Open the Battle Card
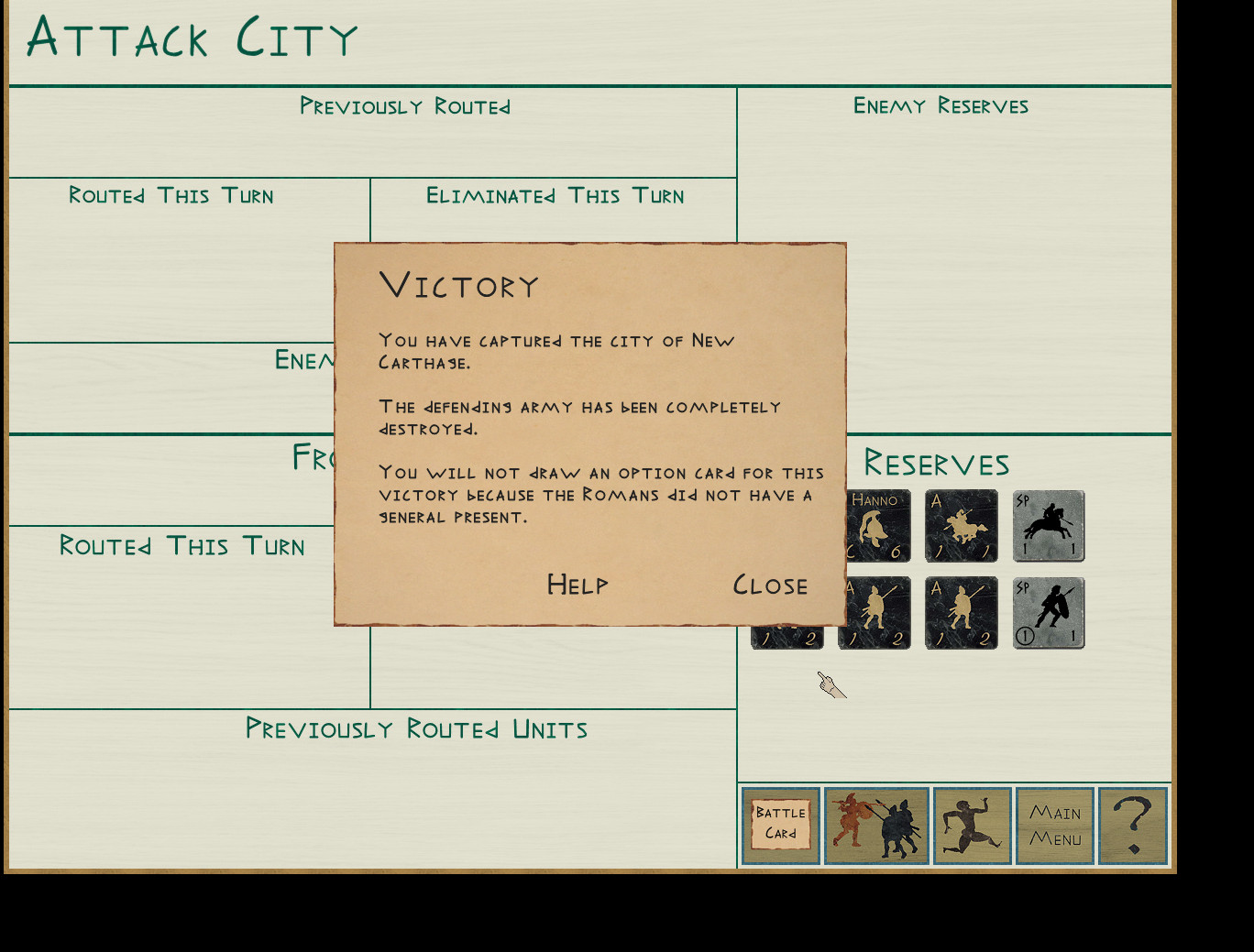This screenshot has width=1254, height=952. coord(781,825)
